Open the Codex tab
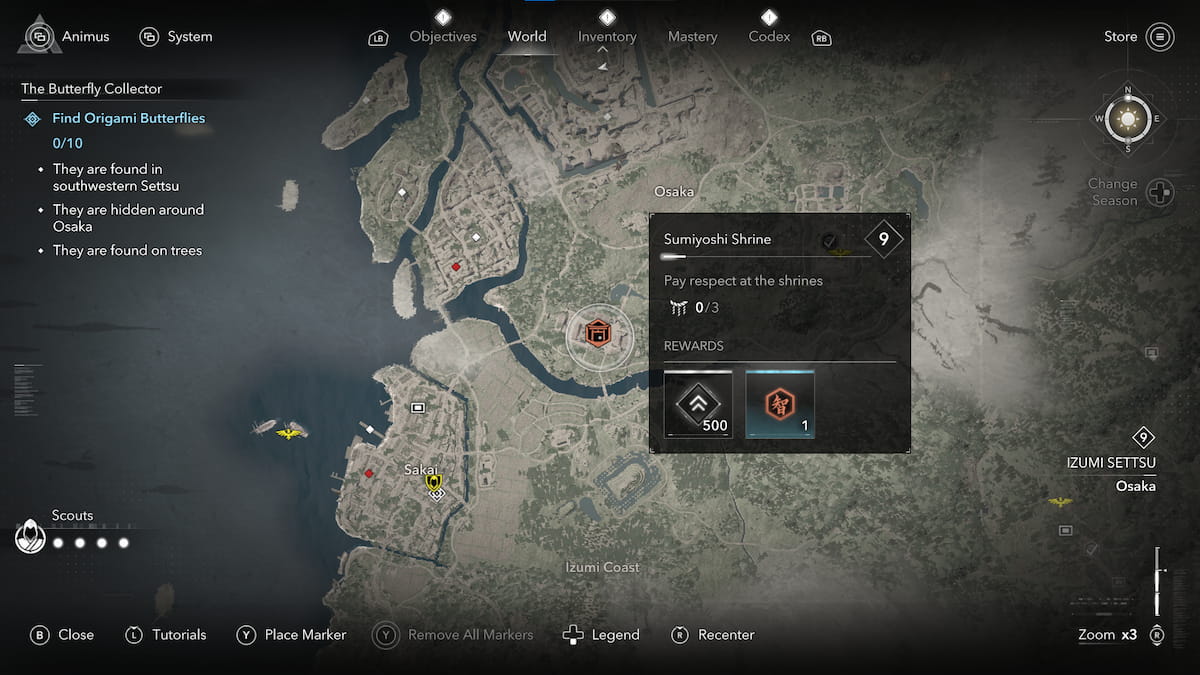 [769, 37]
